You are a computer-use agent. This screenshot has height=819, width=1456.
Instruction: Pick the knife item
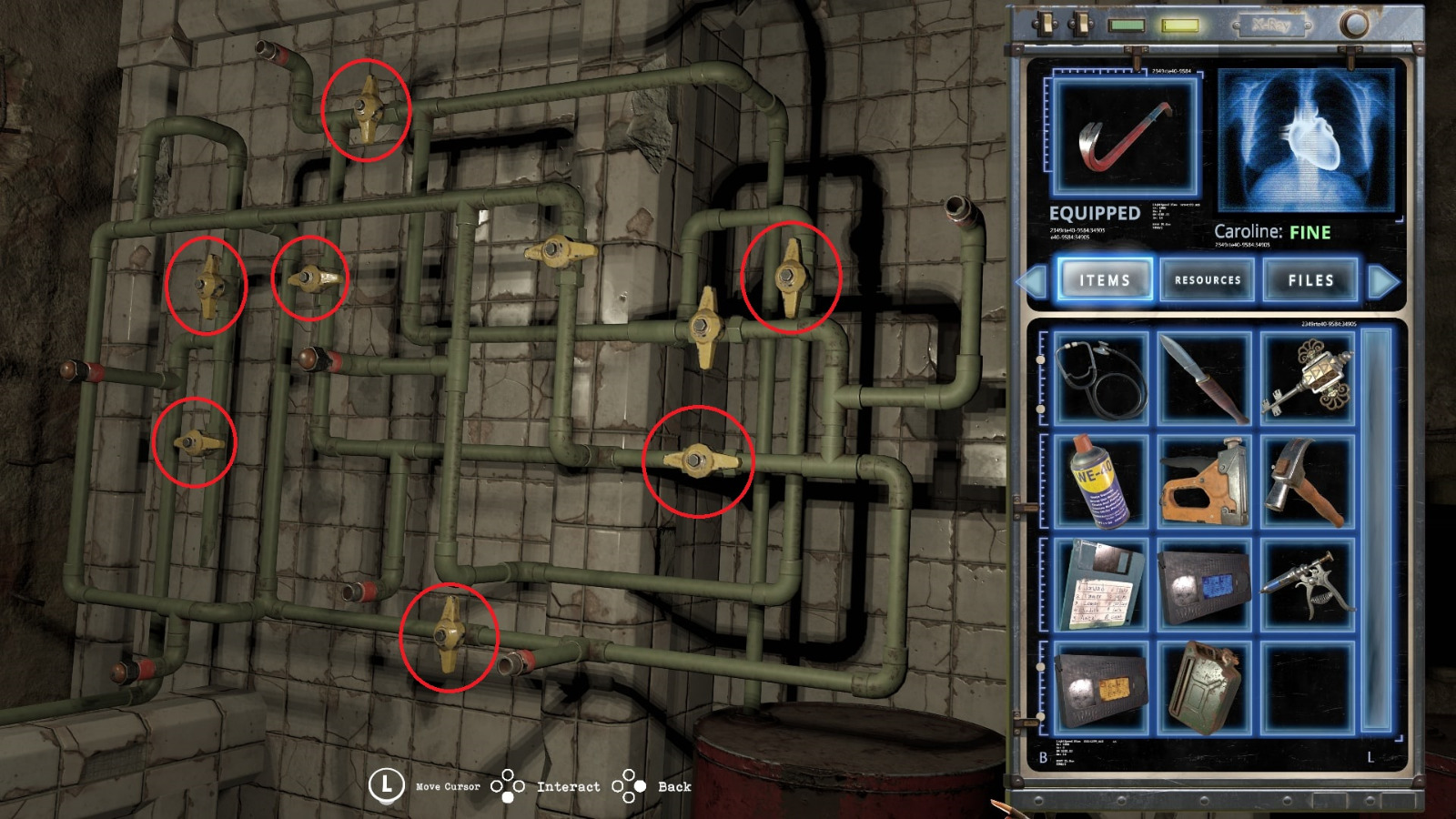point(1206,379)
